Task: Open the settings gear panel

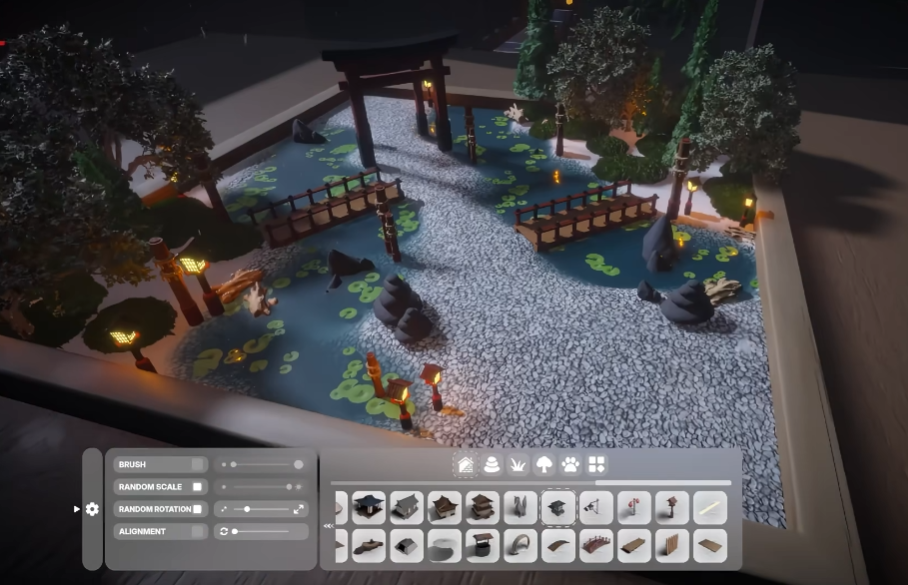Action: [92, 509]
